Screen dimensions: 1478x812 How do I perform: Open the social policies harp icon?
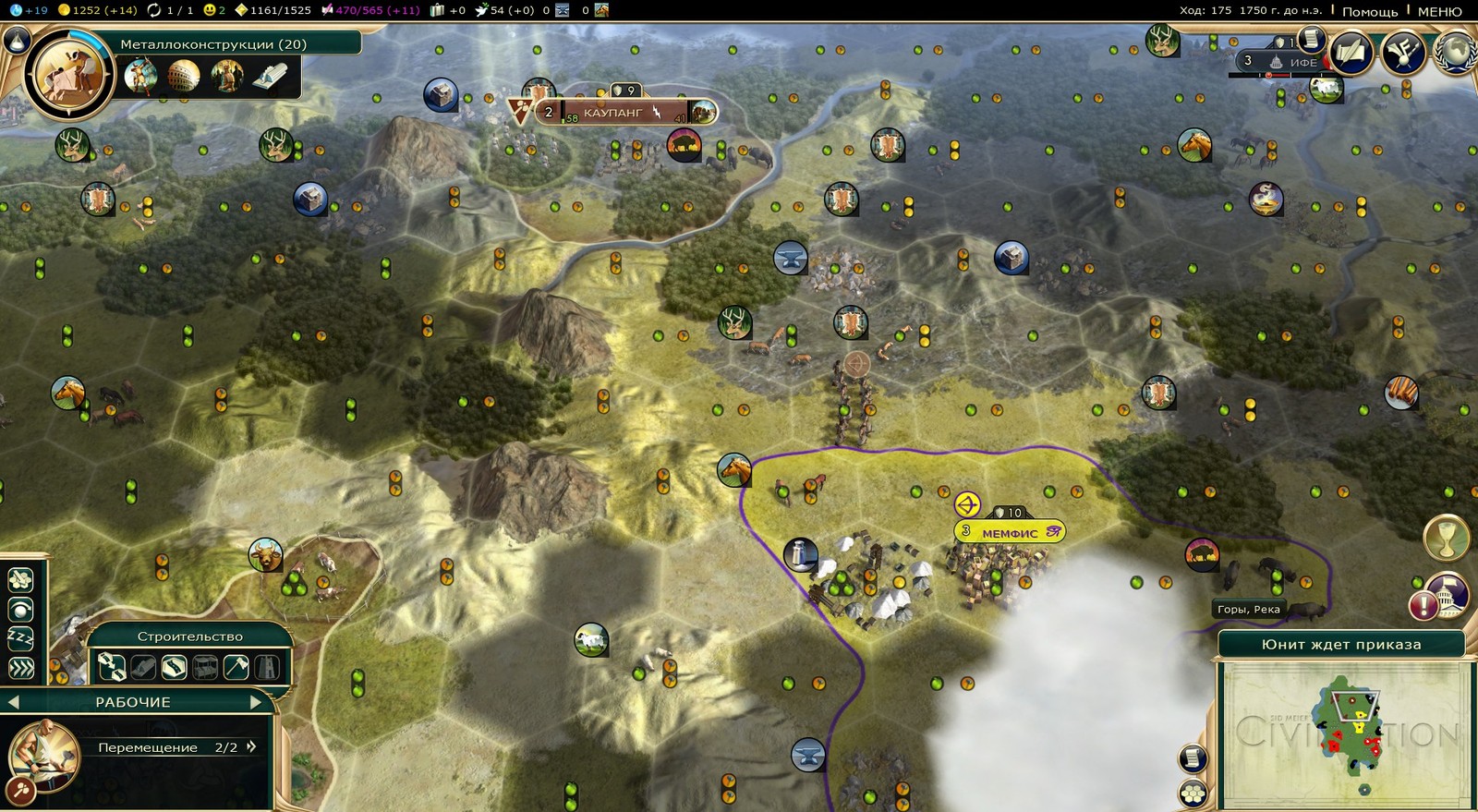(1403, 53)
